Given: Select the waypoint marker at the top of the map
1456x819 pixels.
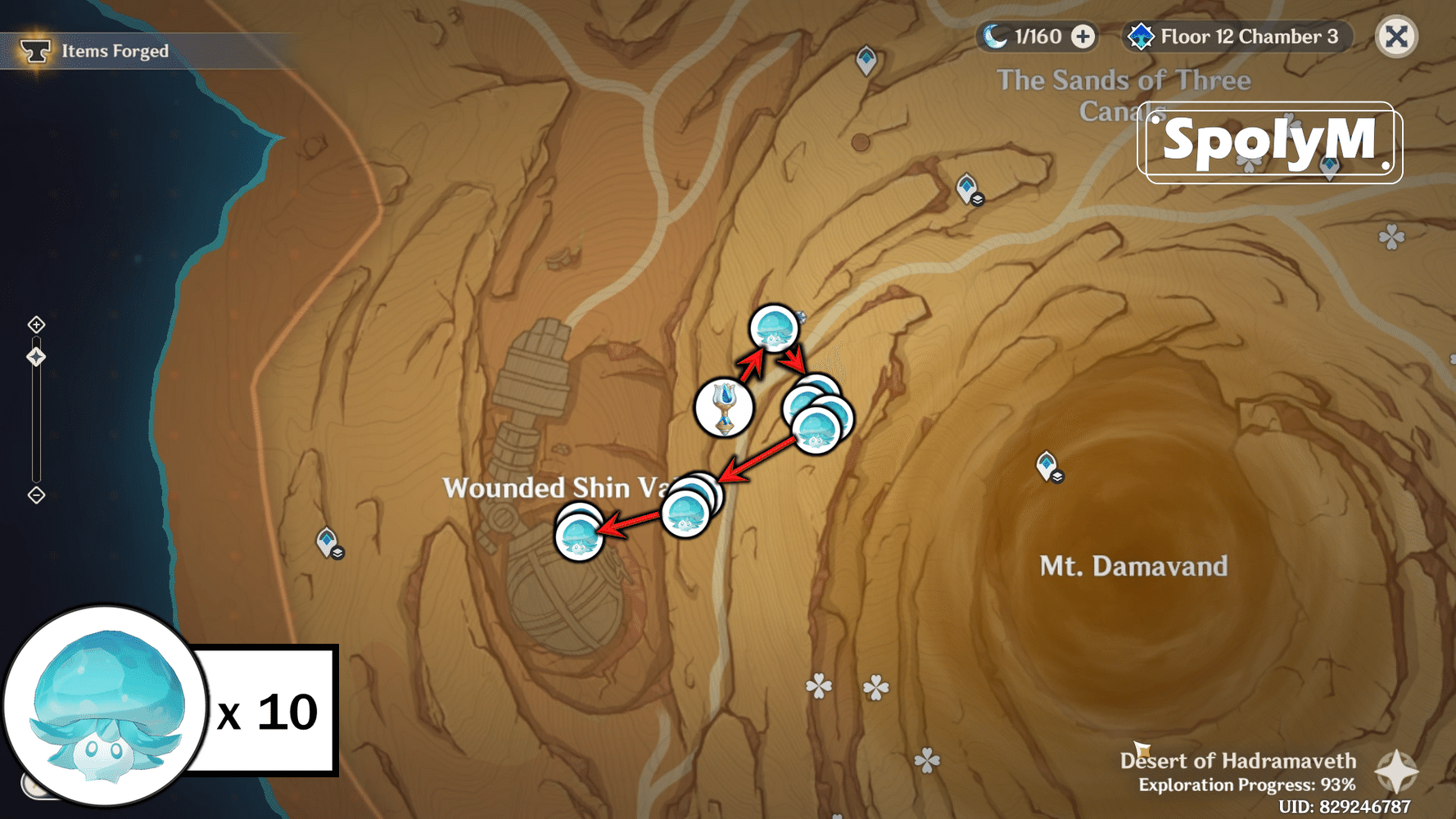Looking at the screenshot, I should tap(866, 59).
